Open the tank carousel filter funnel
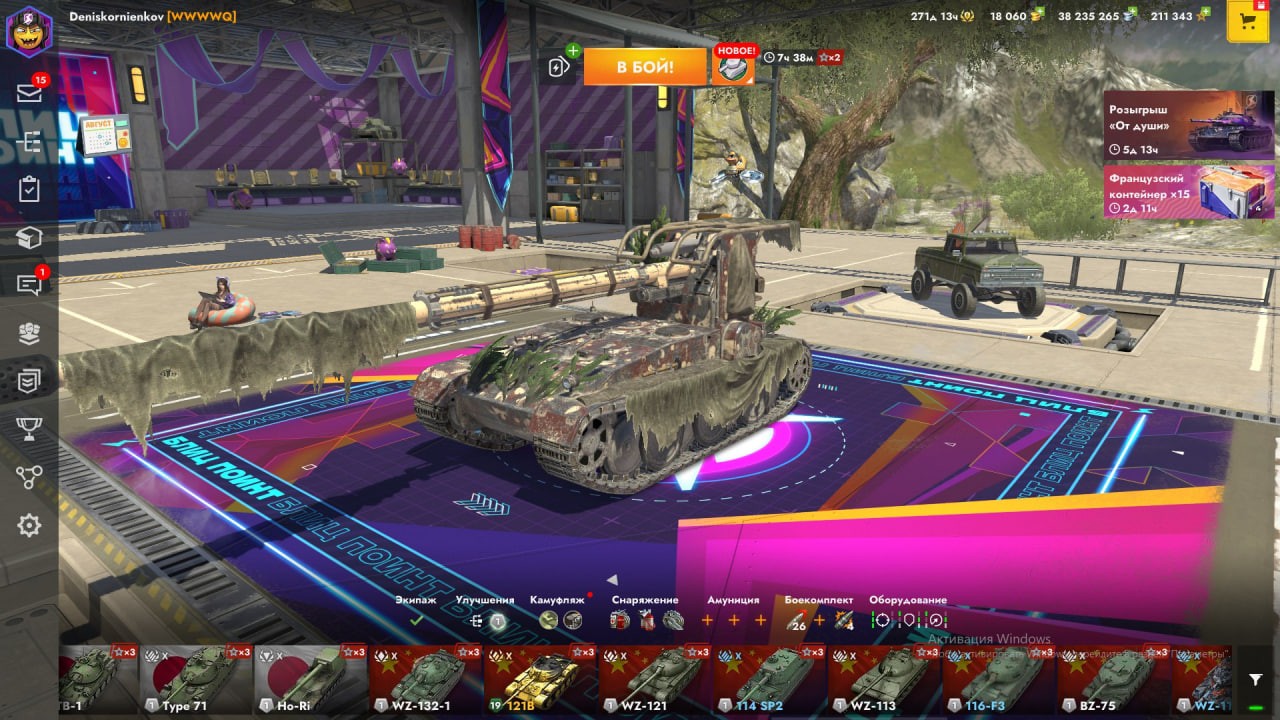 pyautogui.click(x=1255, y=680)
